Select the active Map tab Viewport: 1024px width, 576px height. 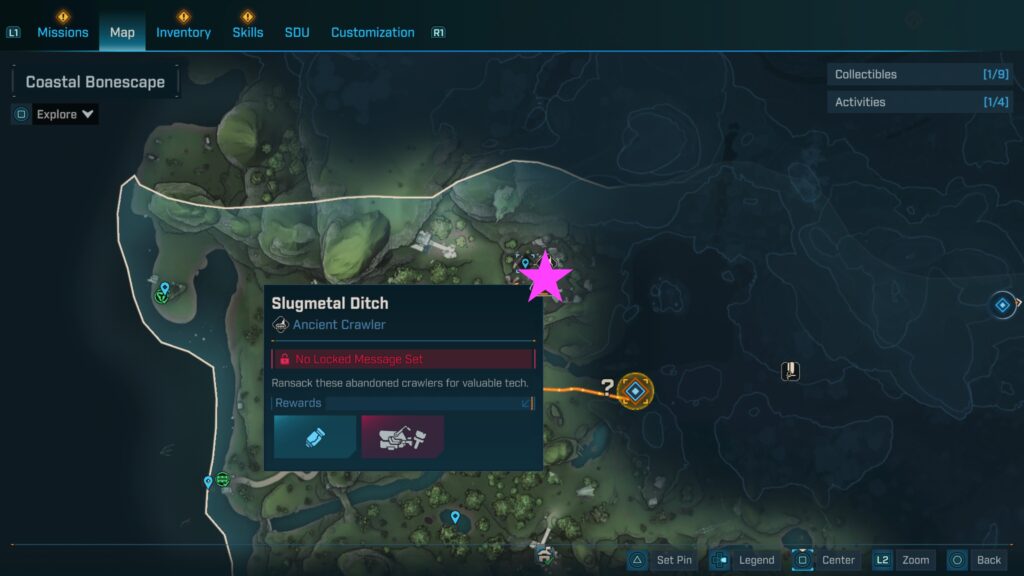[122, 32]
